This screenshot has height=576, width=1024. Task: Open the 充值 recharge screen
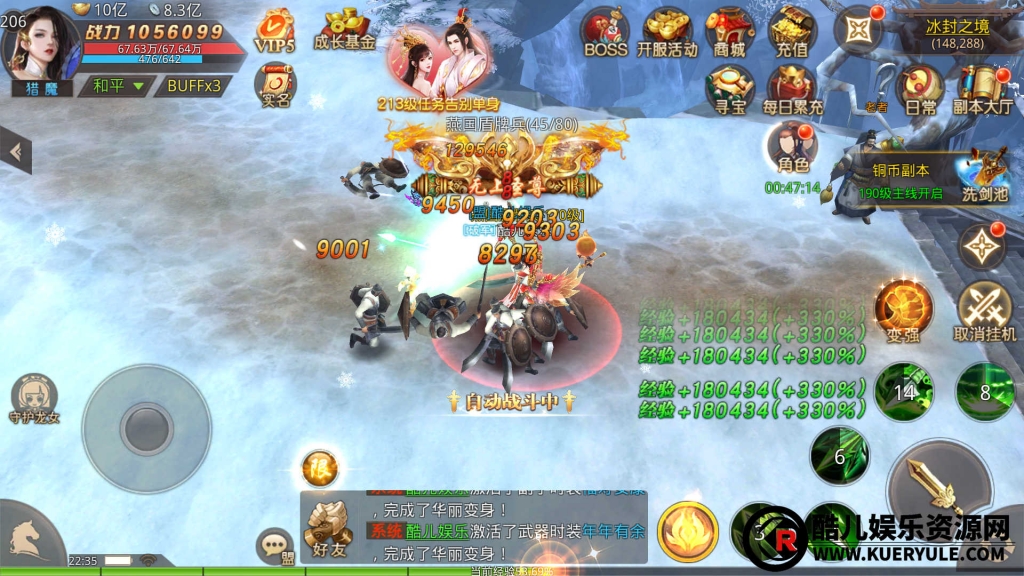tap(794, 30)
